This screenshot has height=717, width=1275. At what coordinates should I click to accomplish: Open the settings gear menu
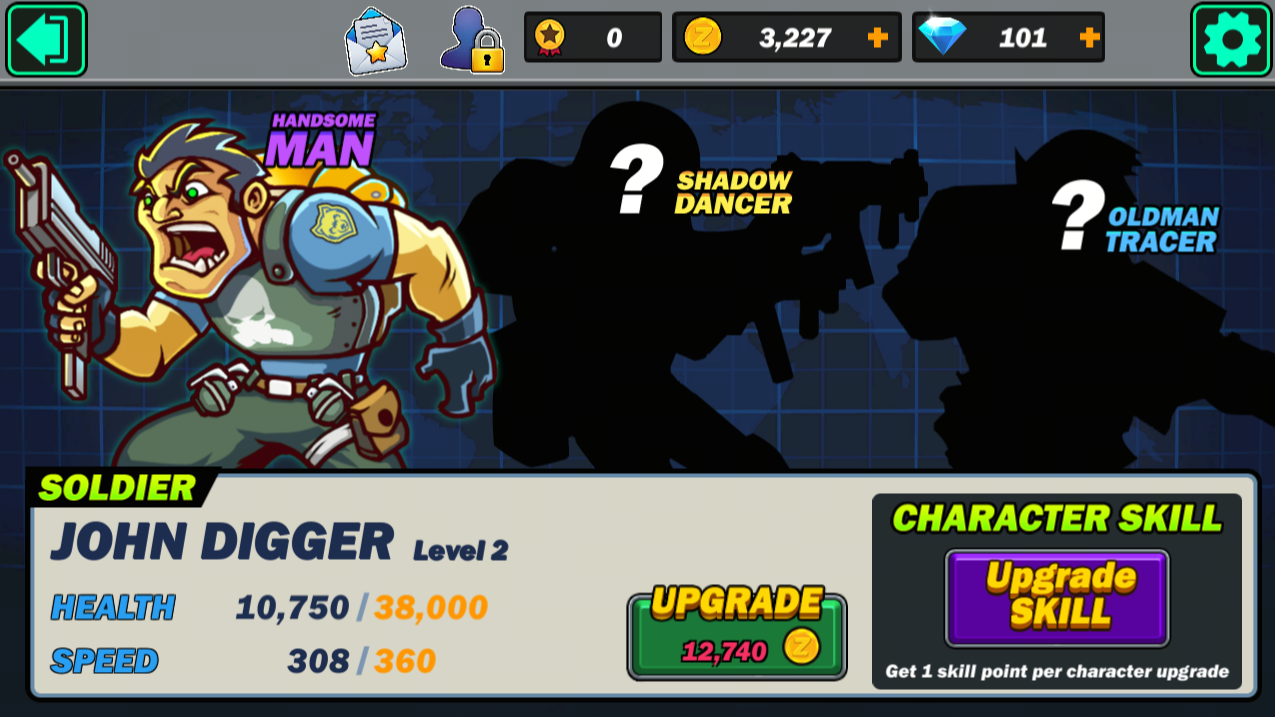tap(1231, 40)
